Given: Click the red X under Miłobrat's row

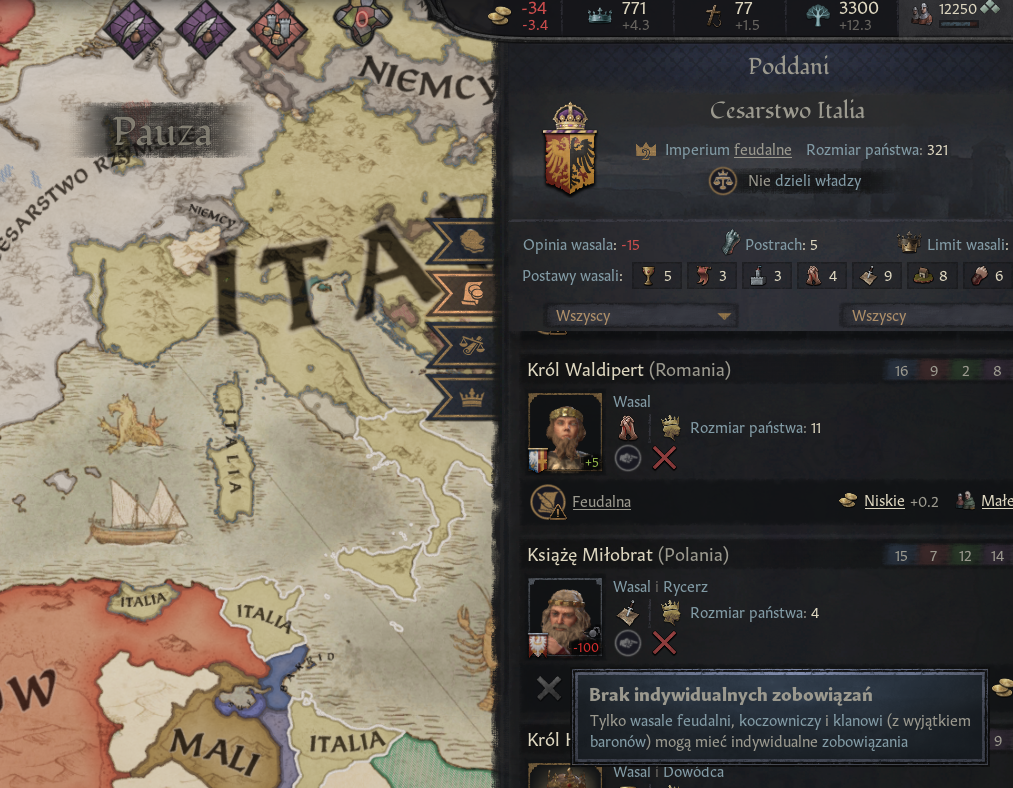Looking at the screenshot, I should (664, 643).
